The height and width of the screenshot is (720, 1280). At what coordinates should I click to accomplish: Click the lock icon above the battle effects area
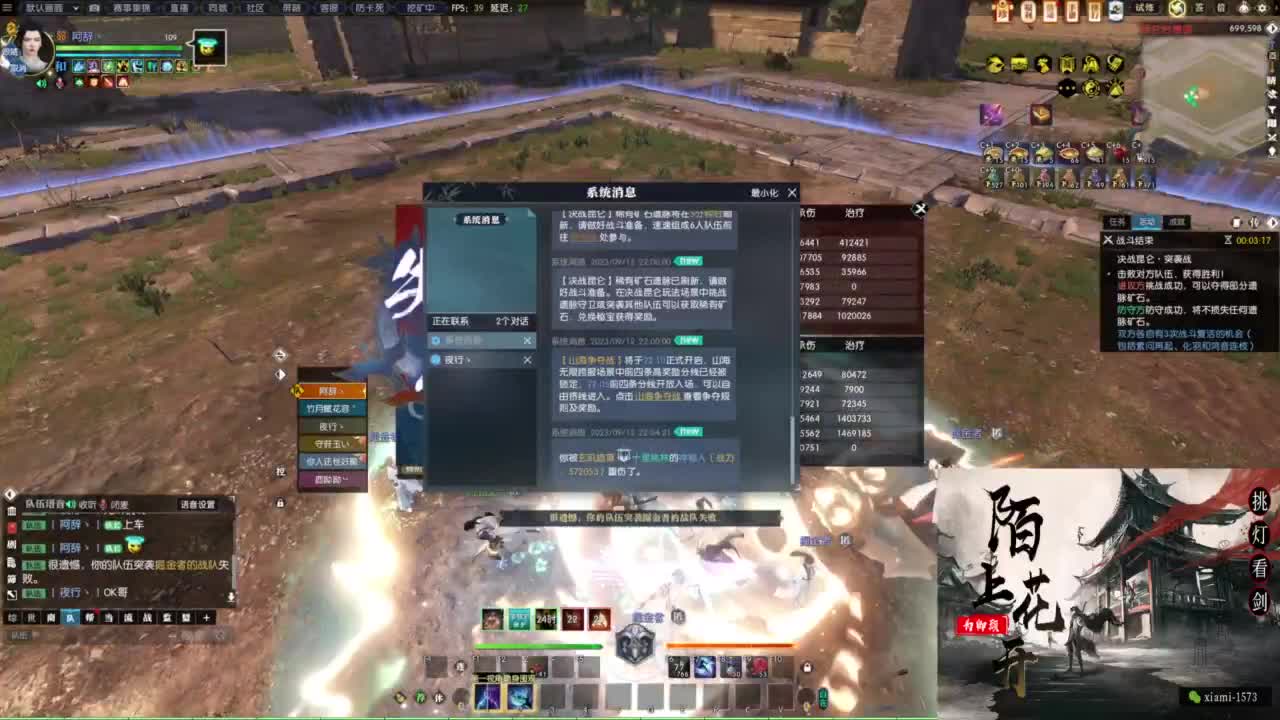(x=805, y=668)
